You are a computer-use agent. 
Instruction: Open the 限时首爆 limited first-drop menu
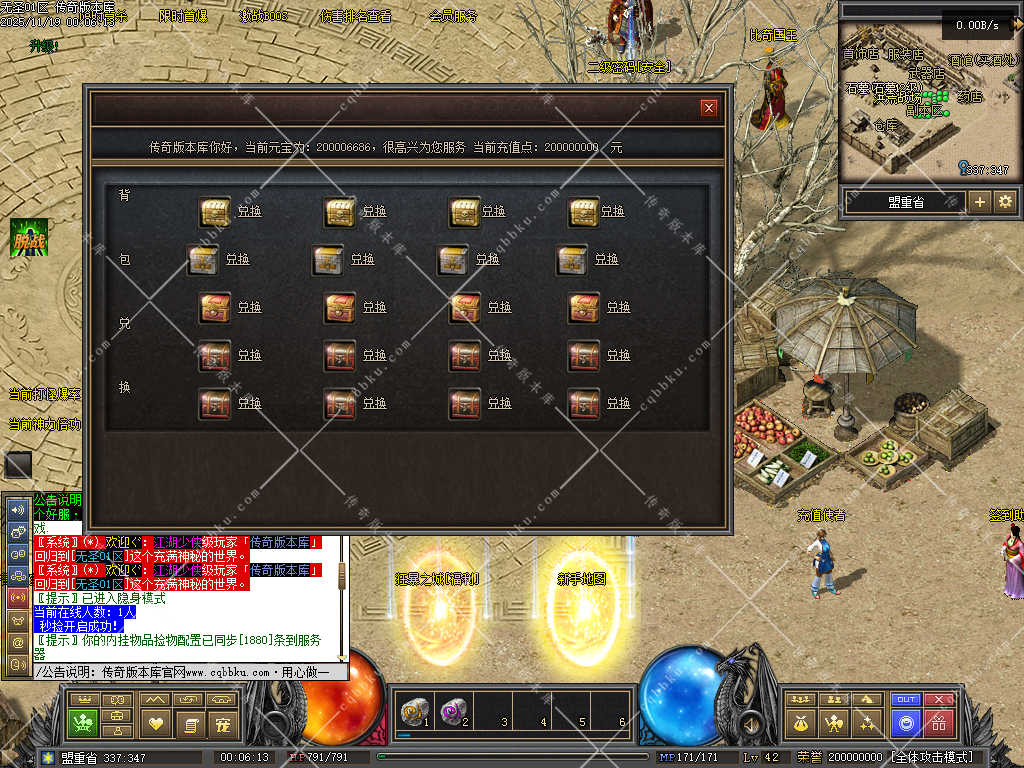click(183, 16)
